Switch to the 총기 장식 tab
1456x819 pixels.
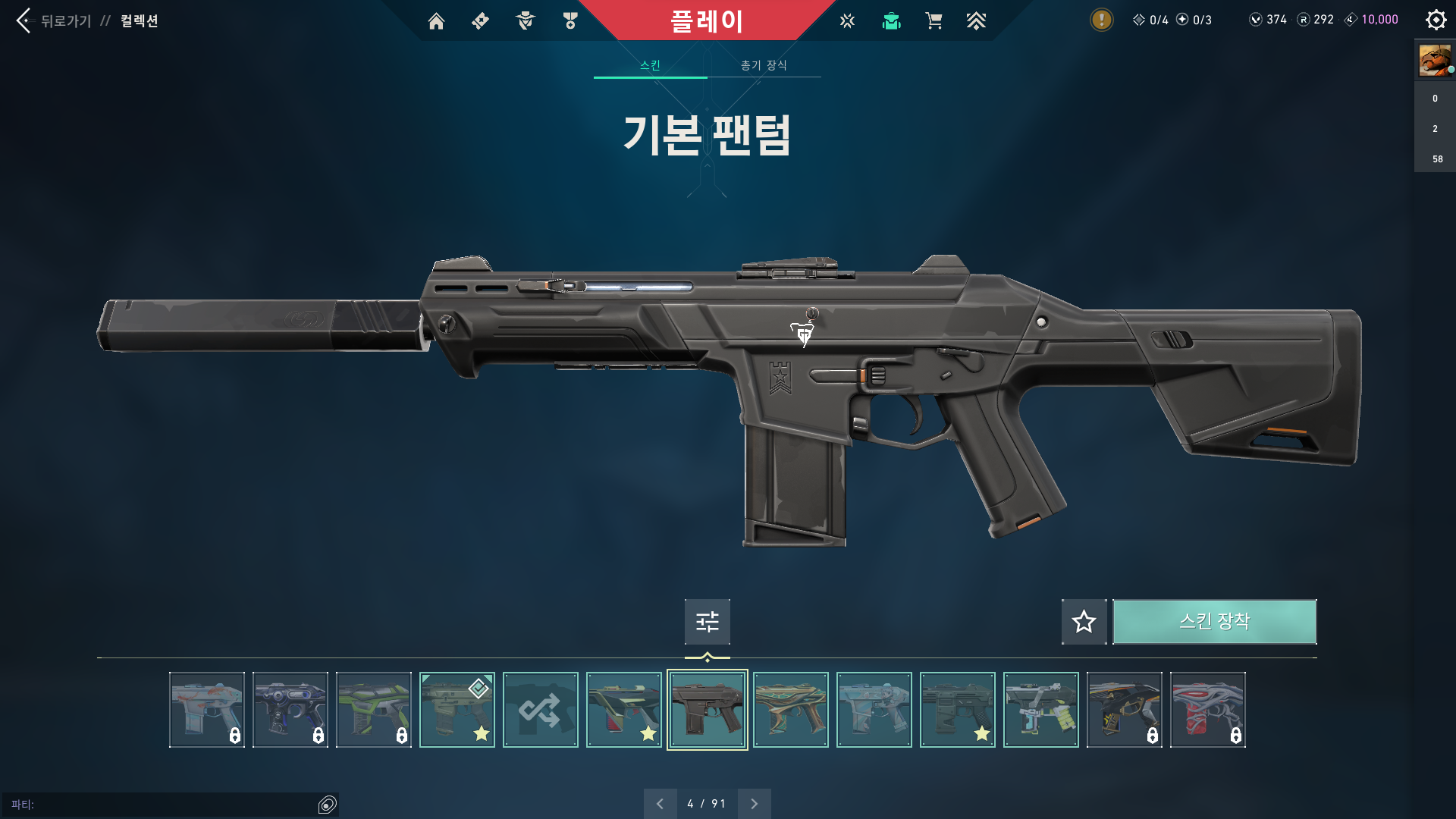[764, 65]
